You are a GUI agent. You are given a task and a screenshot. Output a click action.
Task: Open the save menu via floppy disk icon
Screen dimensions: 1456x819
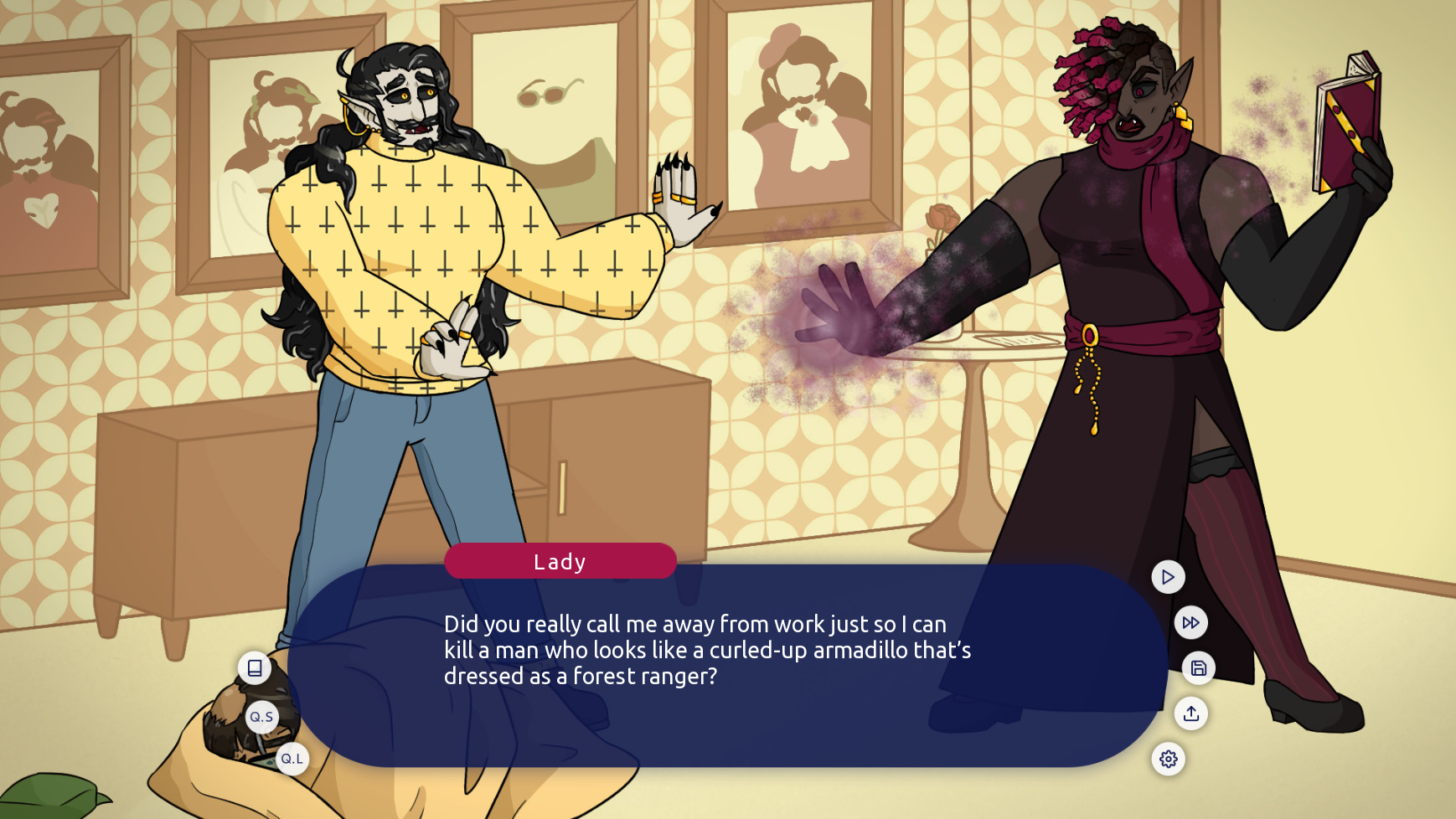click(1198, 669)
